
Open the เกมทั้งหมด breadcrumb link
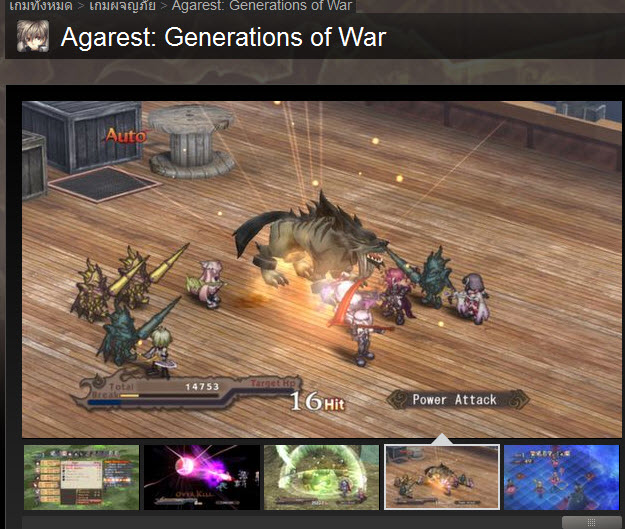pos(39,6)
